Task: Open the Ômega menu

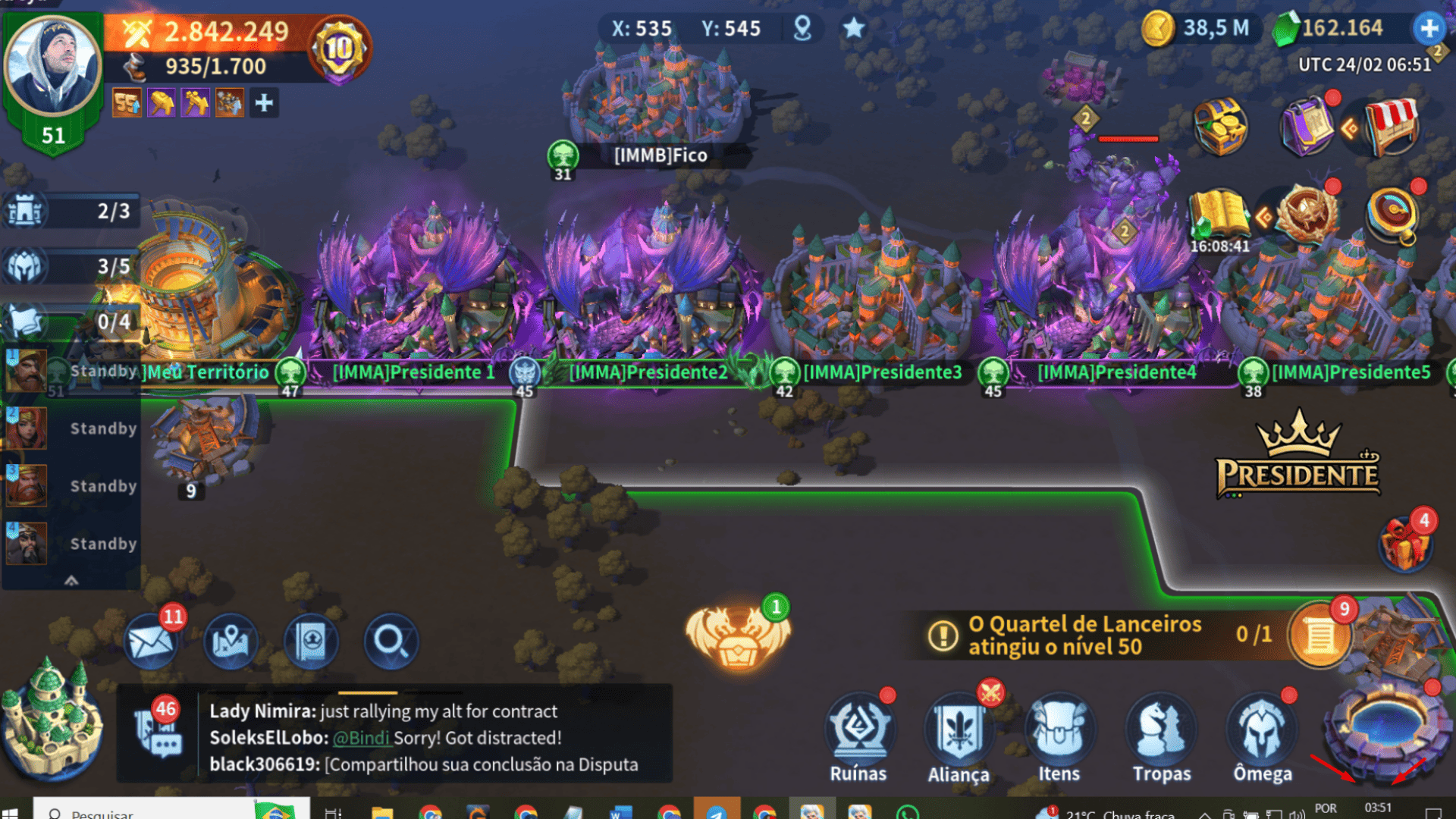Action: pos(1262,736)
